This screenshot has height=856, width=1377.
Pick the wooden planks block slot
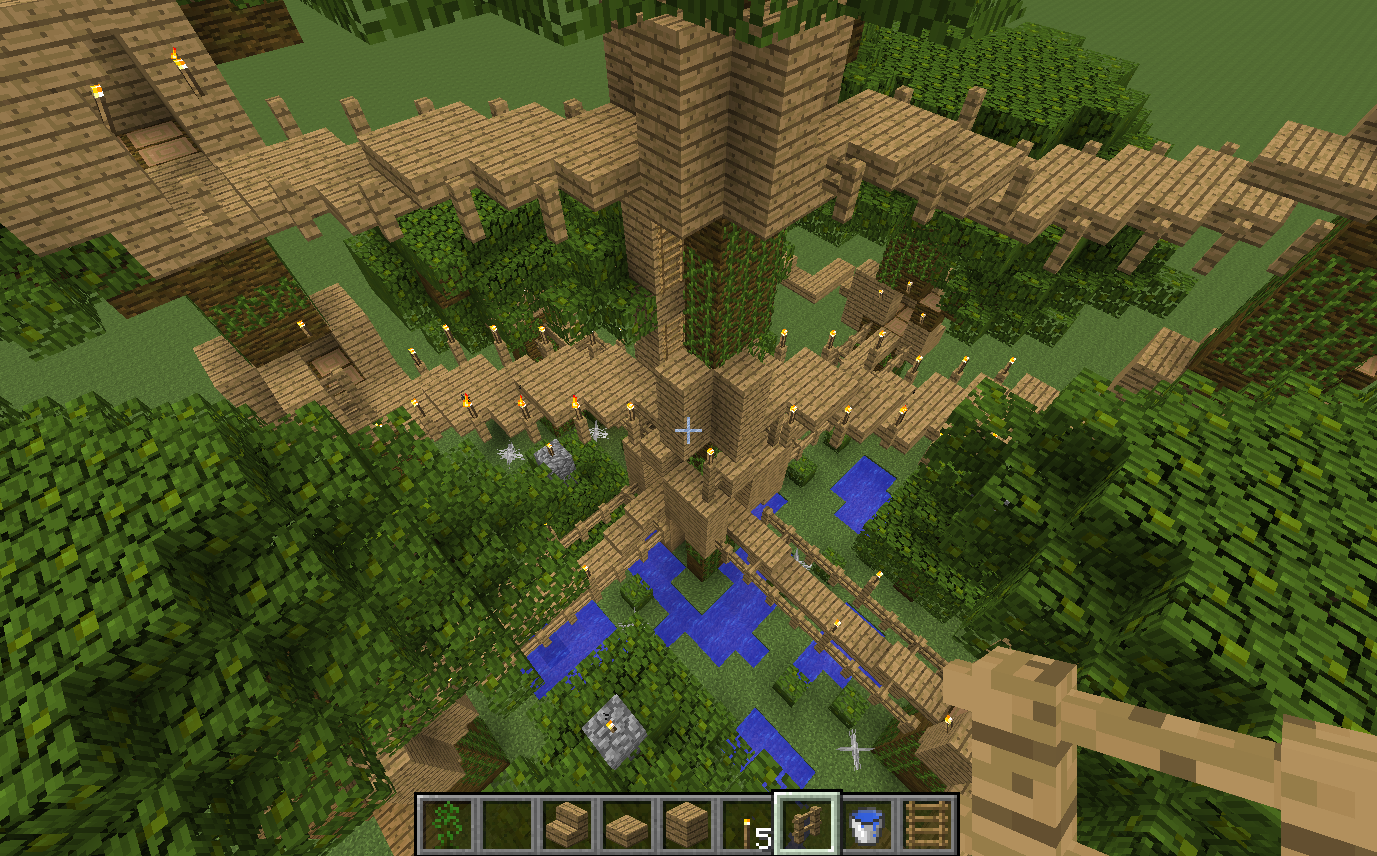coord(686,825)
